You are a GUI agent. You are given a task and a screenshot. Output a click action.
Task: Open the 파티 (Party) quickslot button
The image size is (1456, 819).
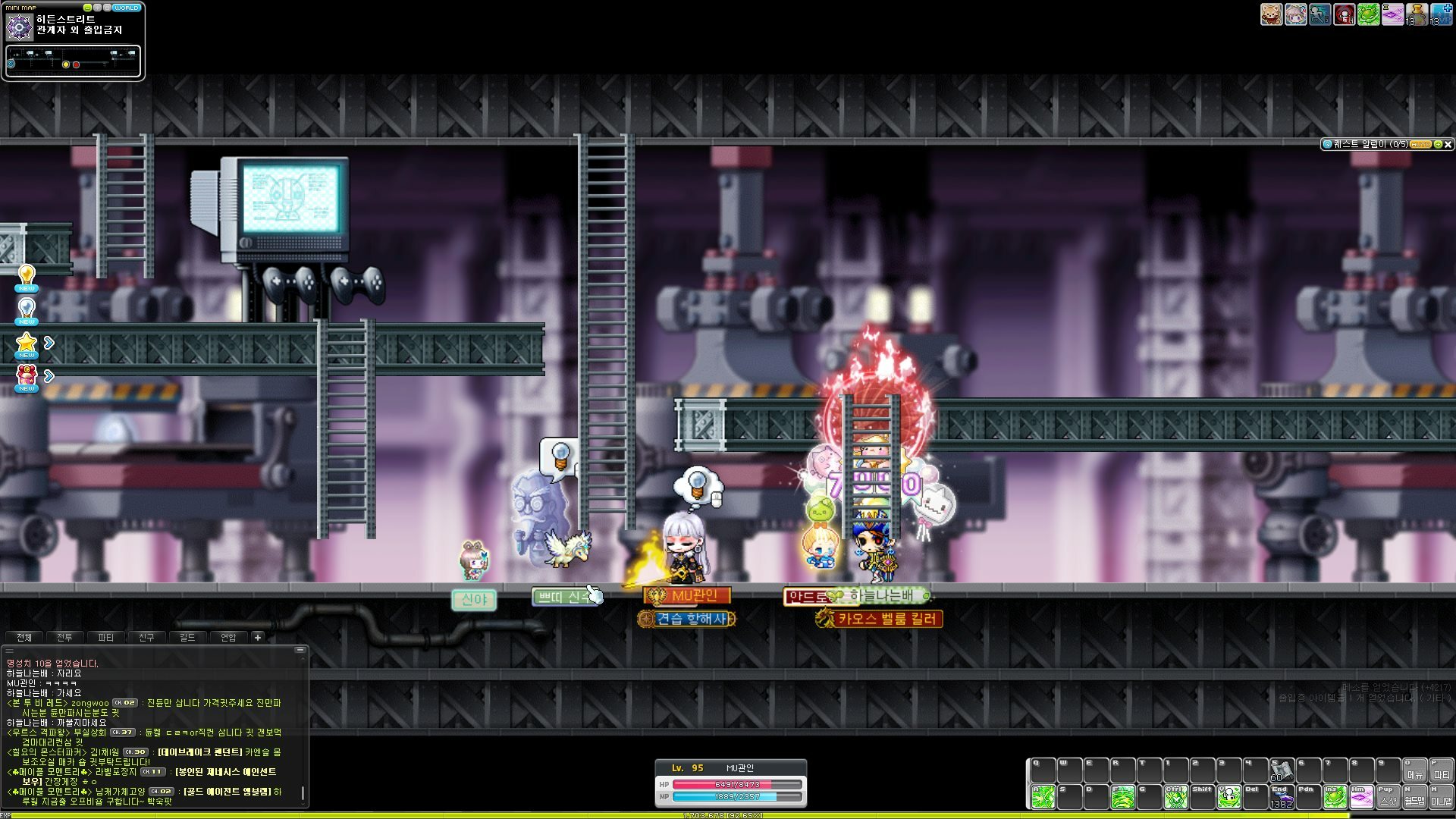point(1442,771)
